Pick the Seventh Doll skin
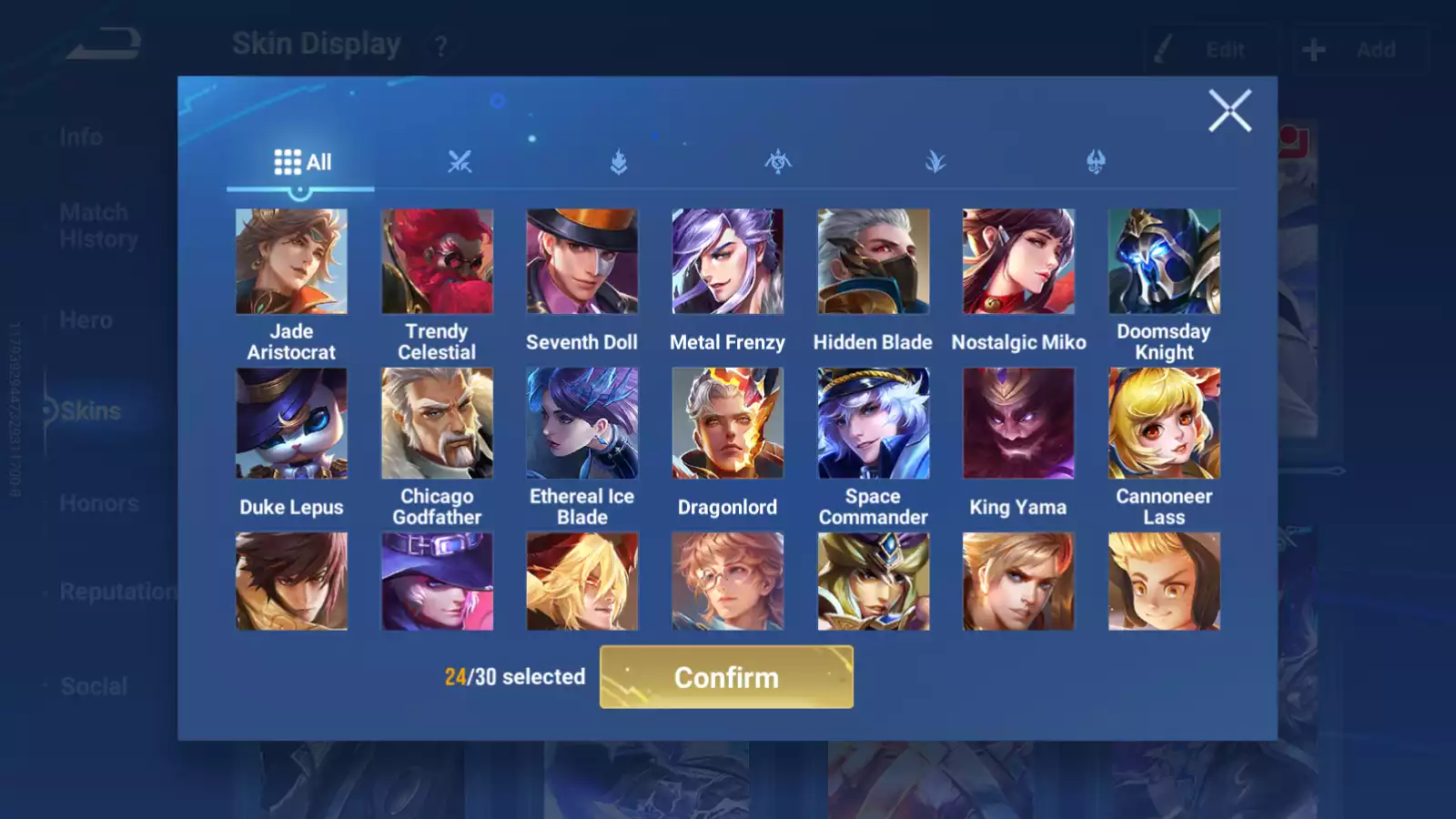1456x819 pixels. 582,262
